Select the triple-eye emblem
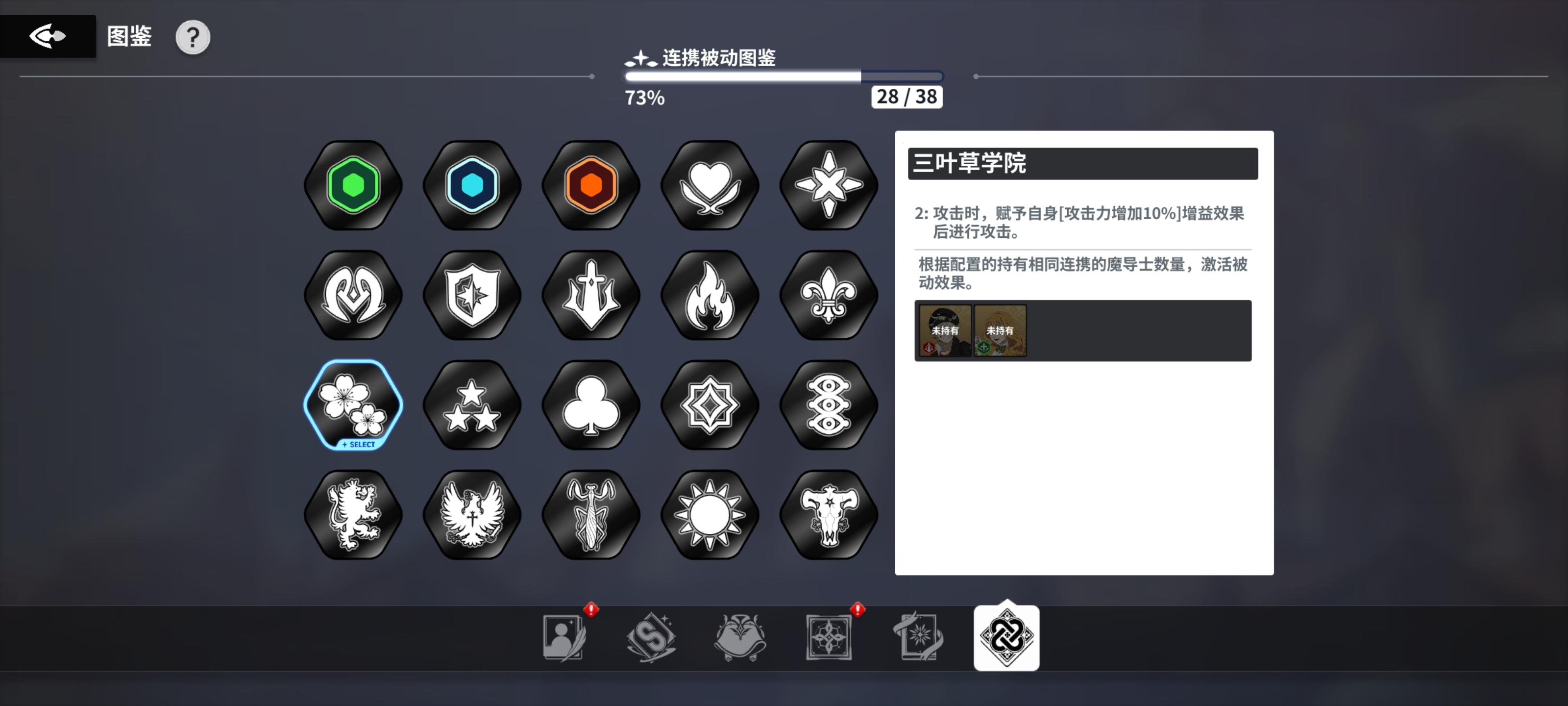Image resolution: width=1568 pixels, height=706 pixels. 828,404
